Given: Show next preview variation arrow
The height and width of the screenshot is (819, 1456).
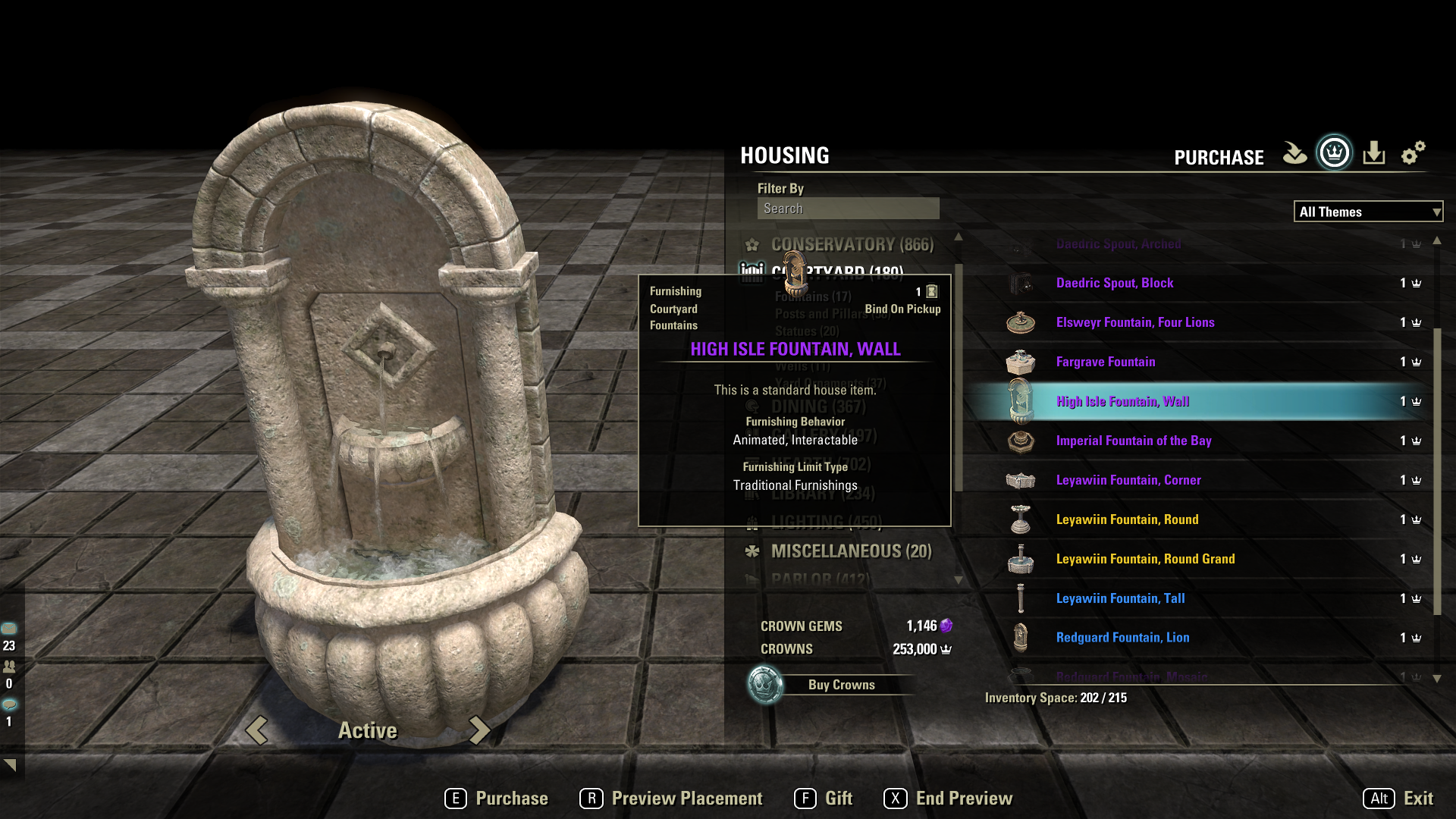Looking at the screenshot, I should pyautogui.click(x=479, y=730).
